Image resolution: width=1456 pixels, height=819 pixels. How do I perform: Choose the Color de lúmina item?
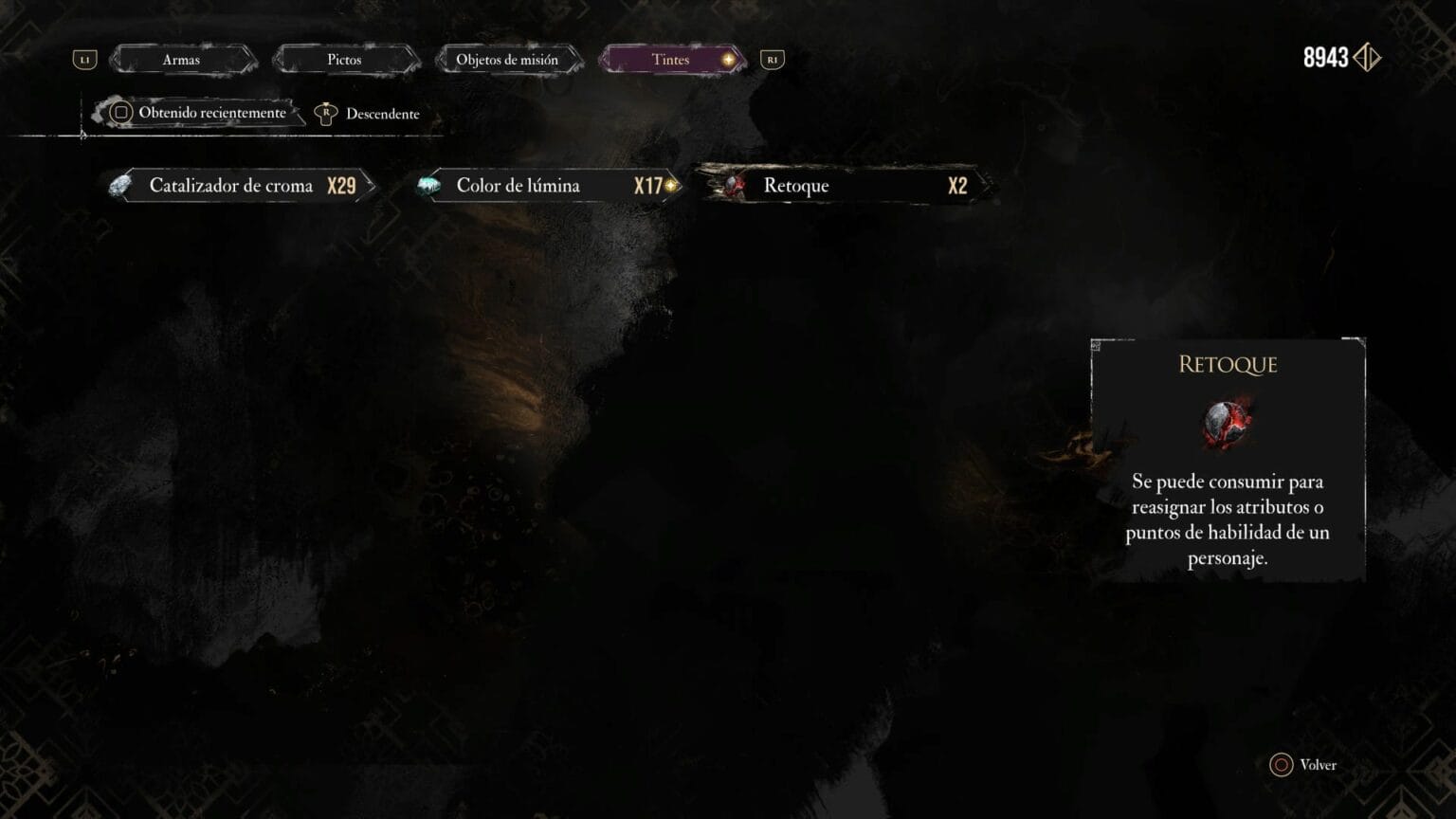click(x=548, y=186)
